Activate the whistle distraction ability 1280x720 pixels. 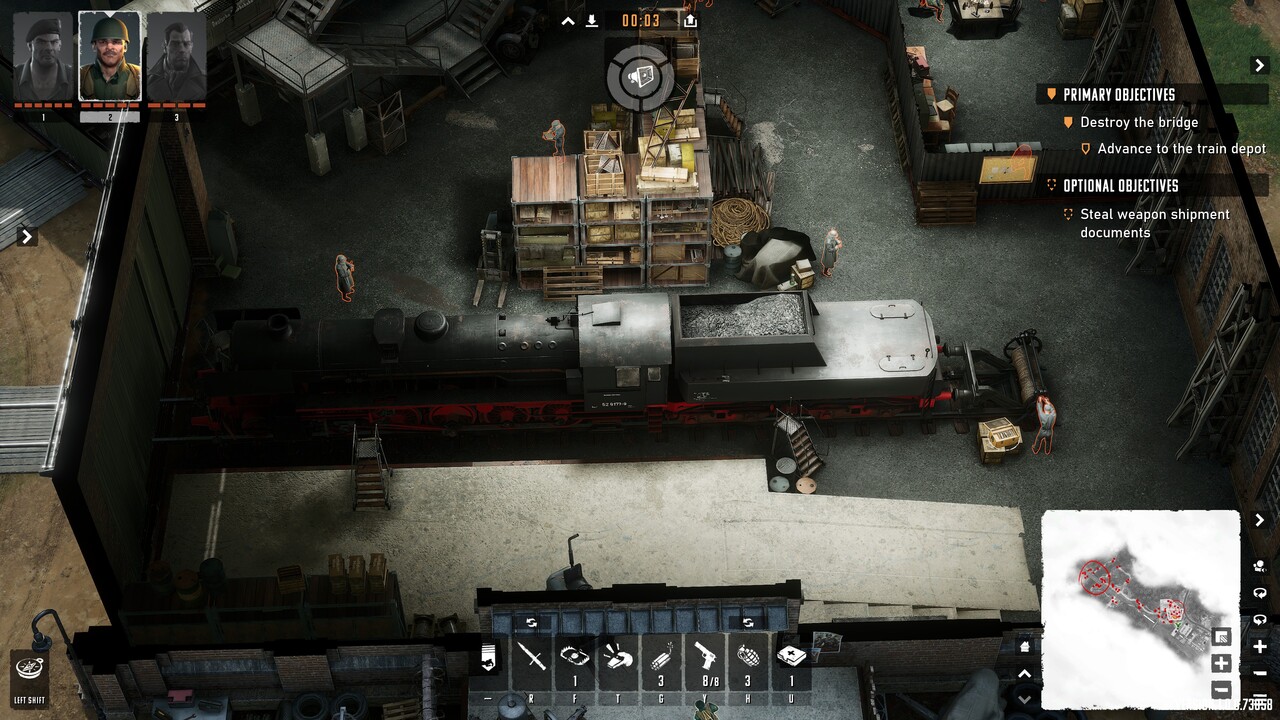tap(619, 657)
